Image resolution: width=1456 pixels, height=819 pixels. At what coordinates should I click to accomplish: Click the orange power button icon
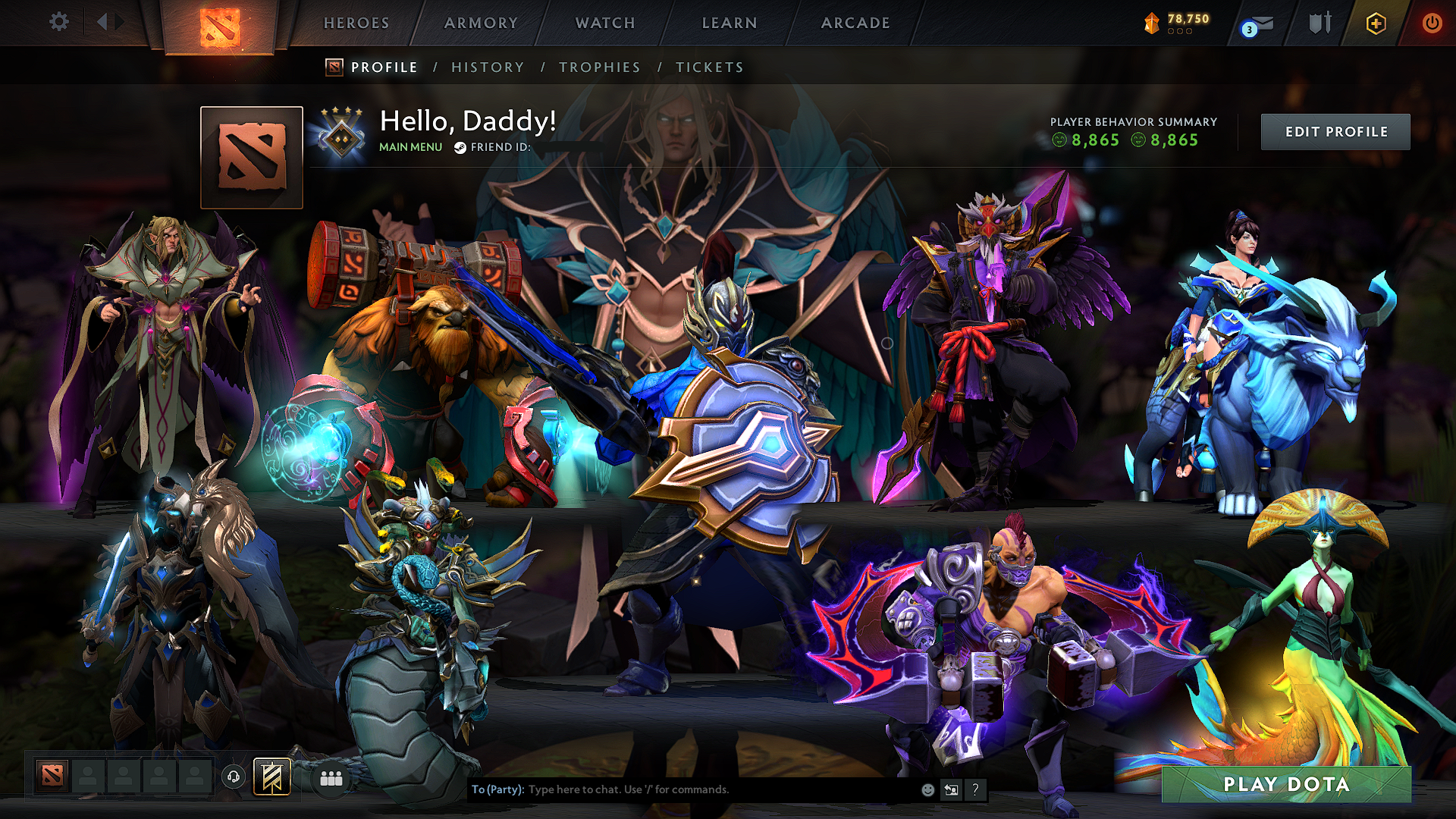pyautogui.click(x=1432, y=23)
